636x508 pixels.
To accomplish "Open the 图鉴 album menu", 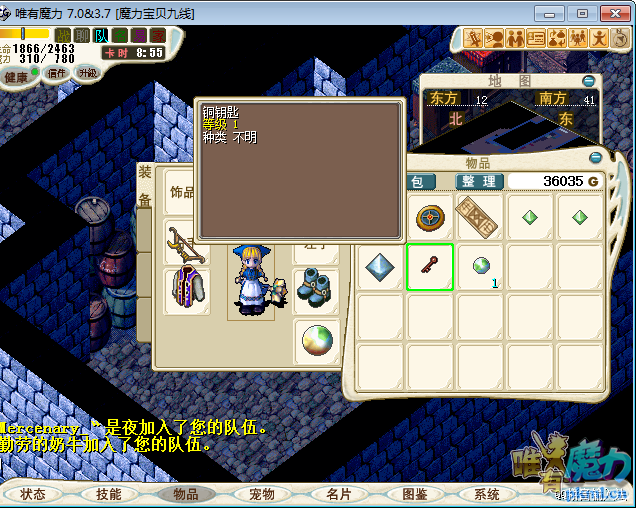I will coord(414,494).
